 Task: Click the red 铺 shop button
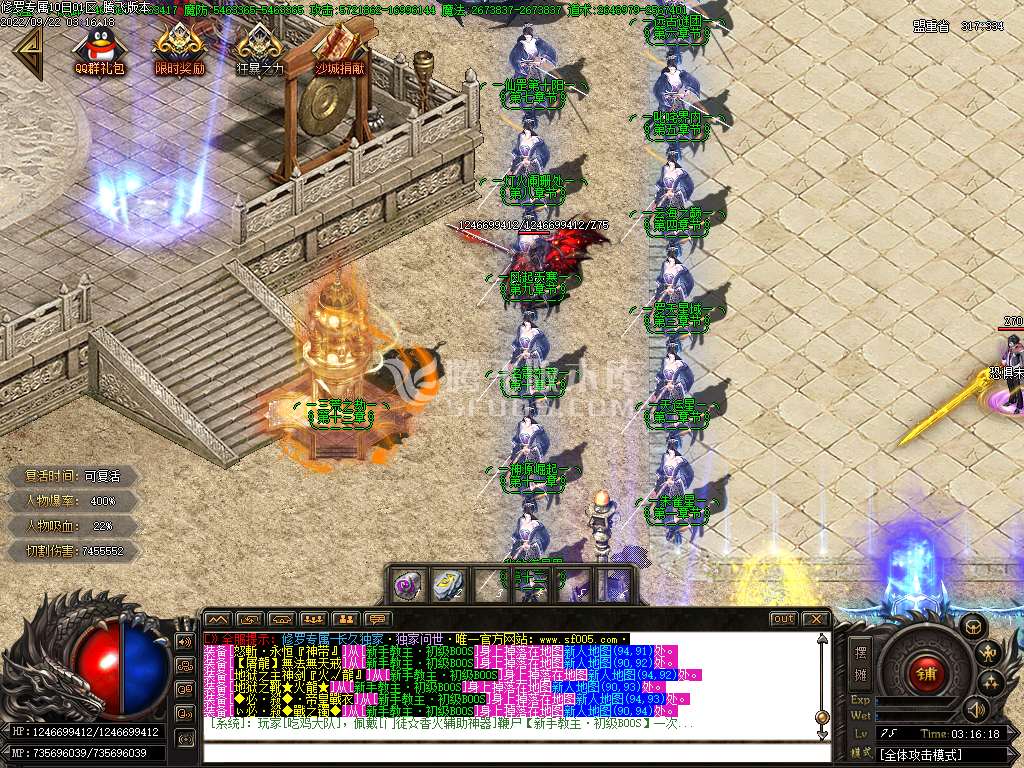click(925, 673)
